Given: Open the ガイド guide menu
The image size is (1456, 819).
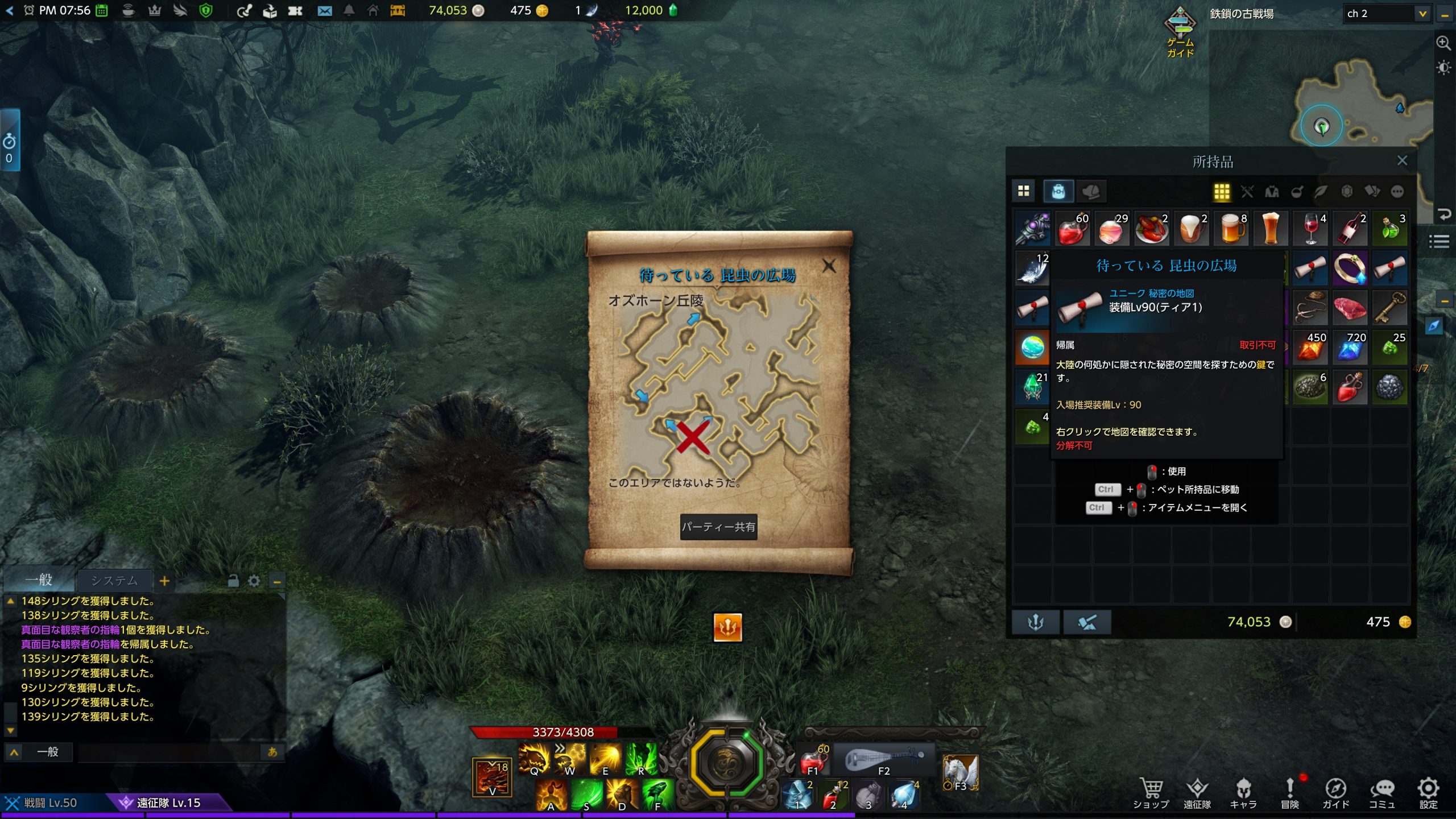Looking at the screenshot, I should 1335,792.
